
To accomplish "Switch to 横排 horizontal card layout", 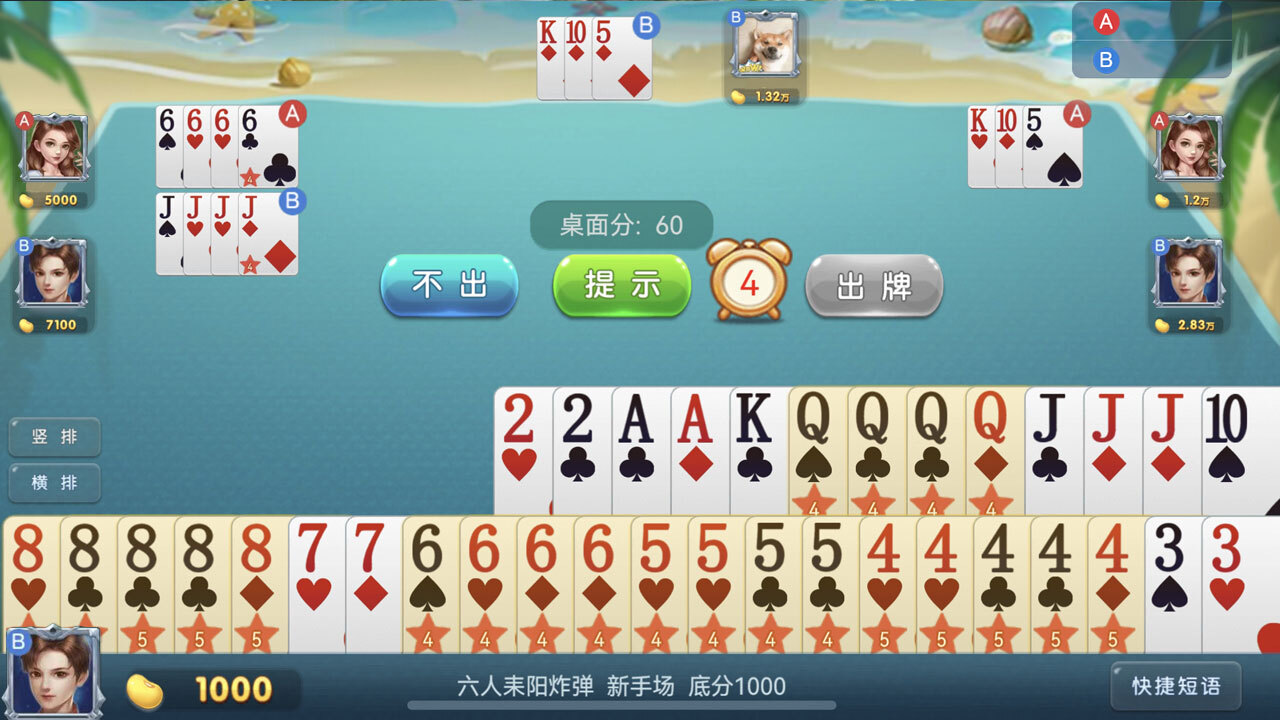I will pos(54,484).
